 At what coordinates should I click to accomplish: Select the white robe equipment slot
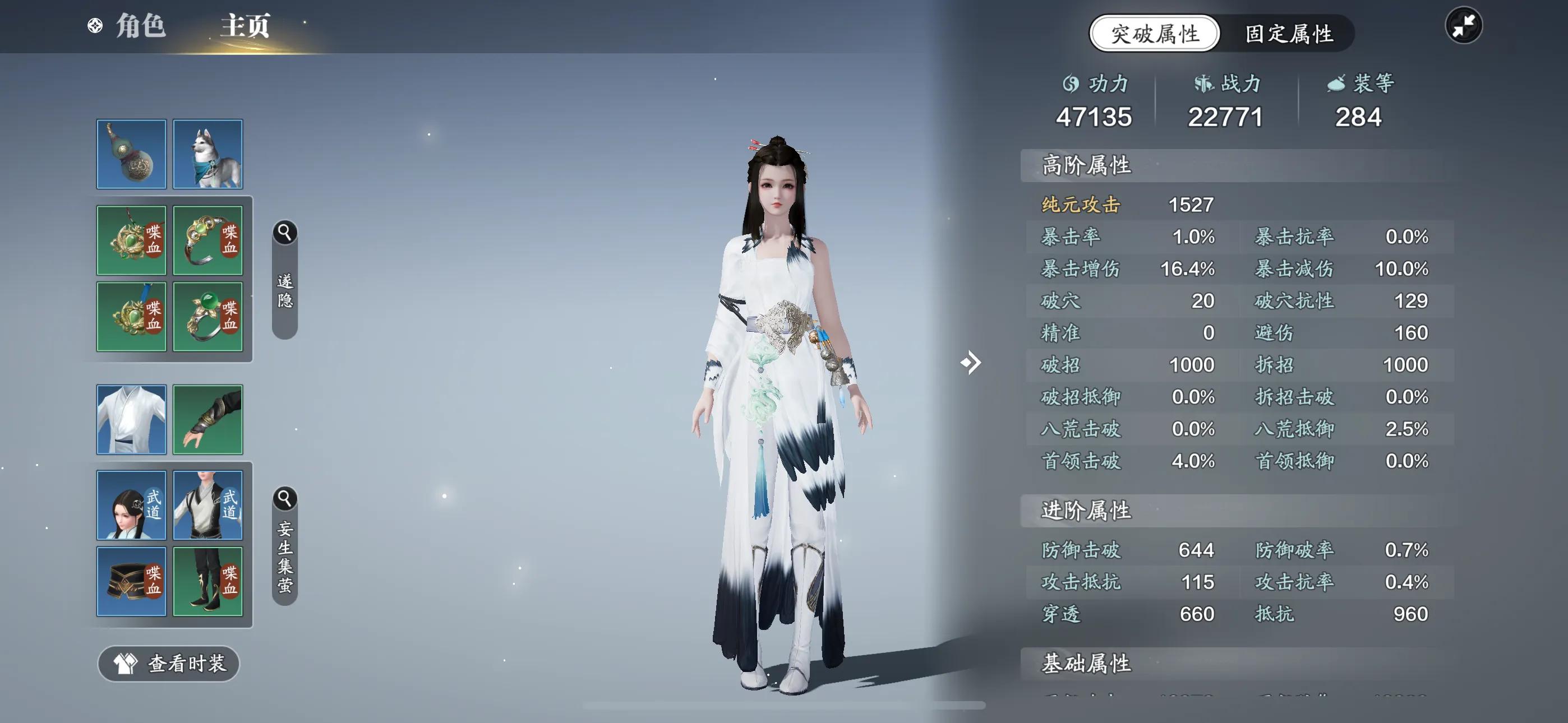pyautogui.click(x=131, y=419)
